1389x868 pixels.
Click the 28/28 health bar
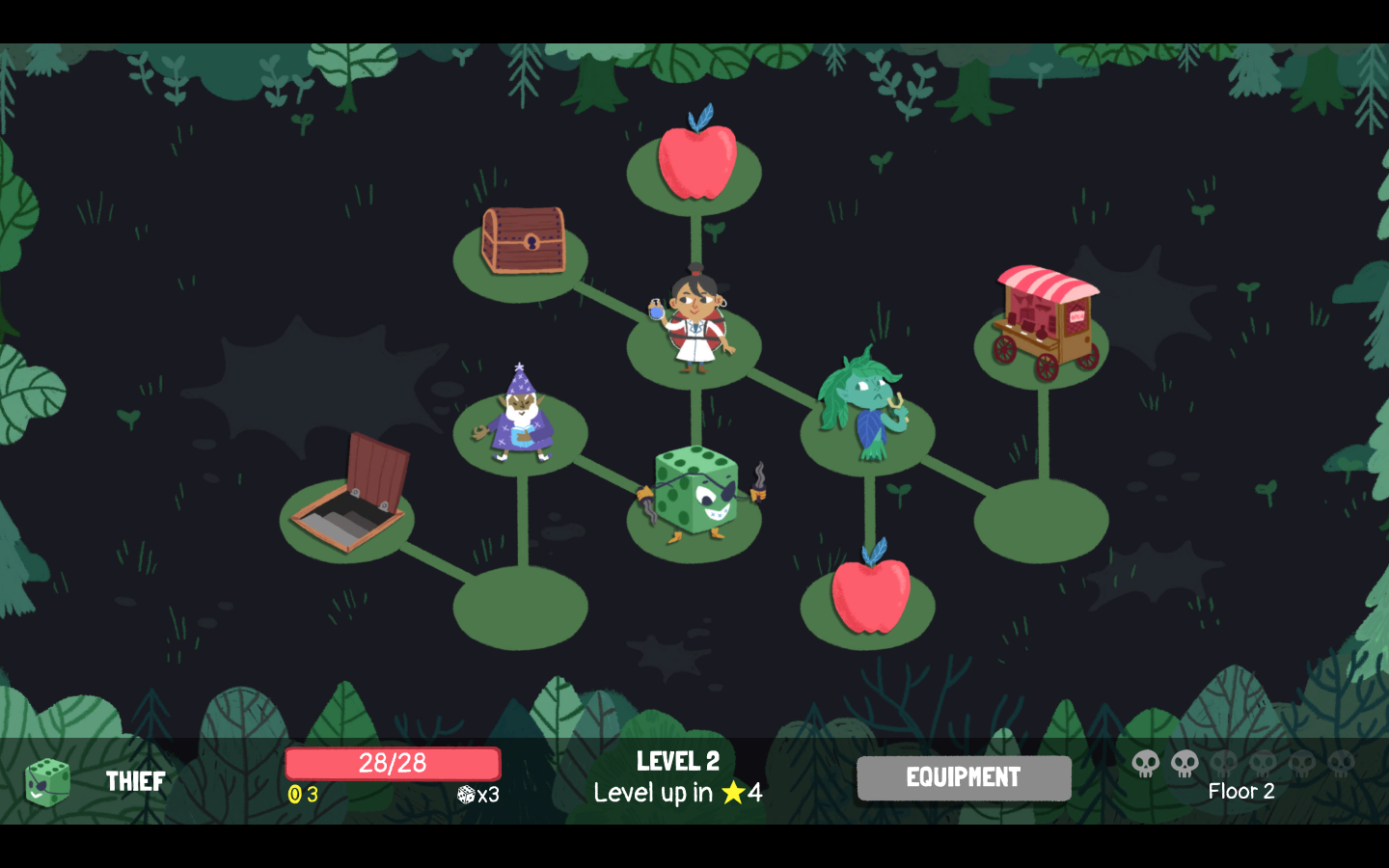(x=392, y=763)
